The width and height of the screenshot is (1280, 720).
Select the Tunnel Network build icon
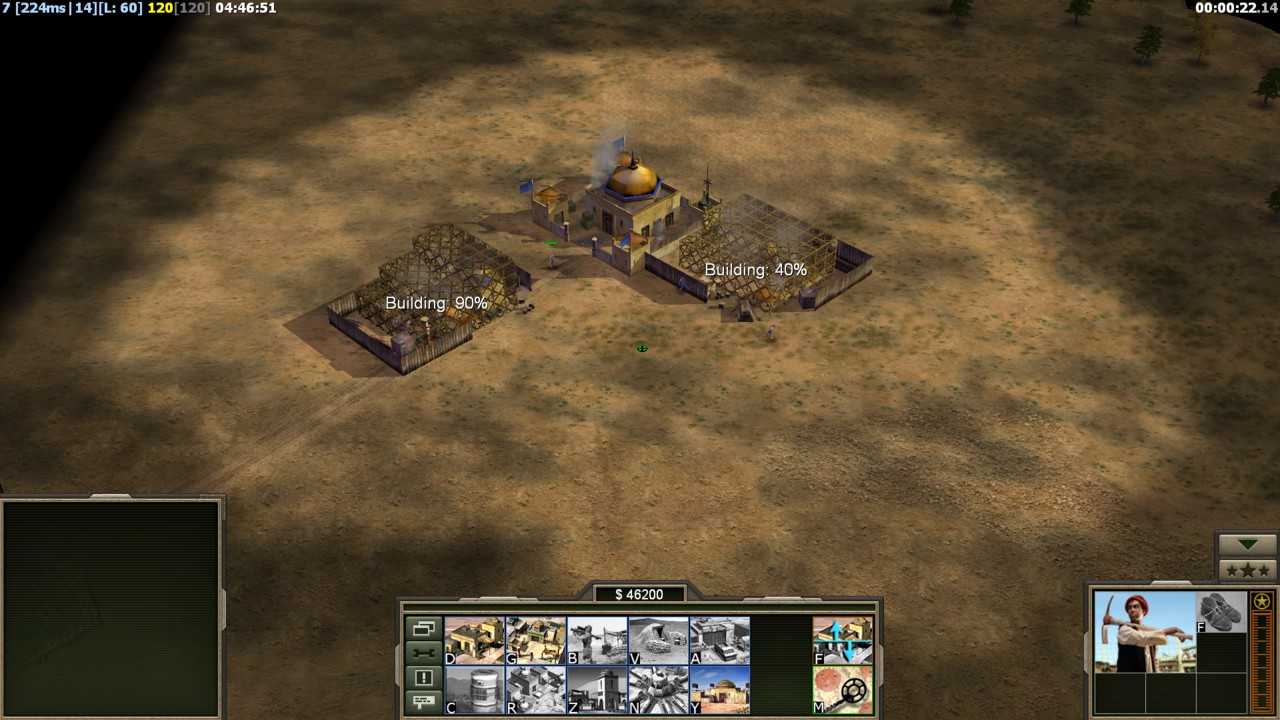click(x=658, y=640)
